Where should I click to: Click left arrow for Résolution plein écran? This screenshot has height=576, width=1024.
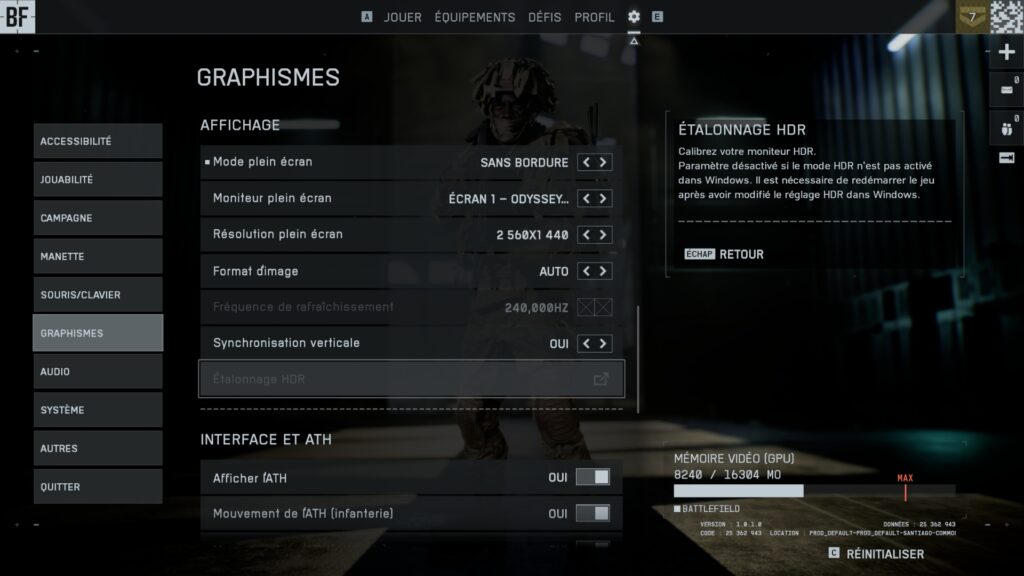point(587,235)
